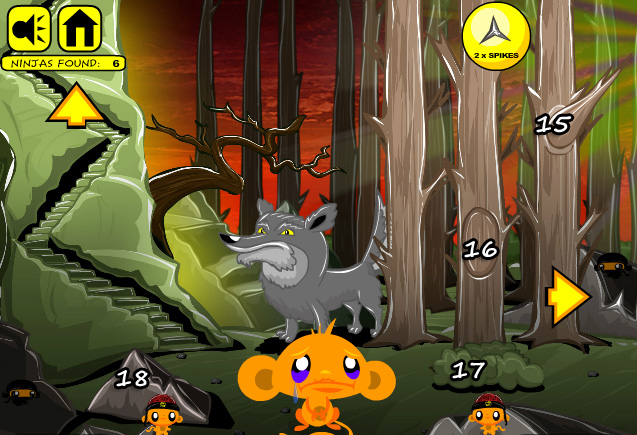This screenshot has width=637, height=435.
Task: Go up using the yellow up arrow
Action: [x=76, y=105]
